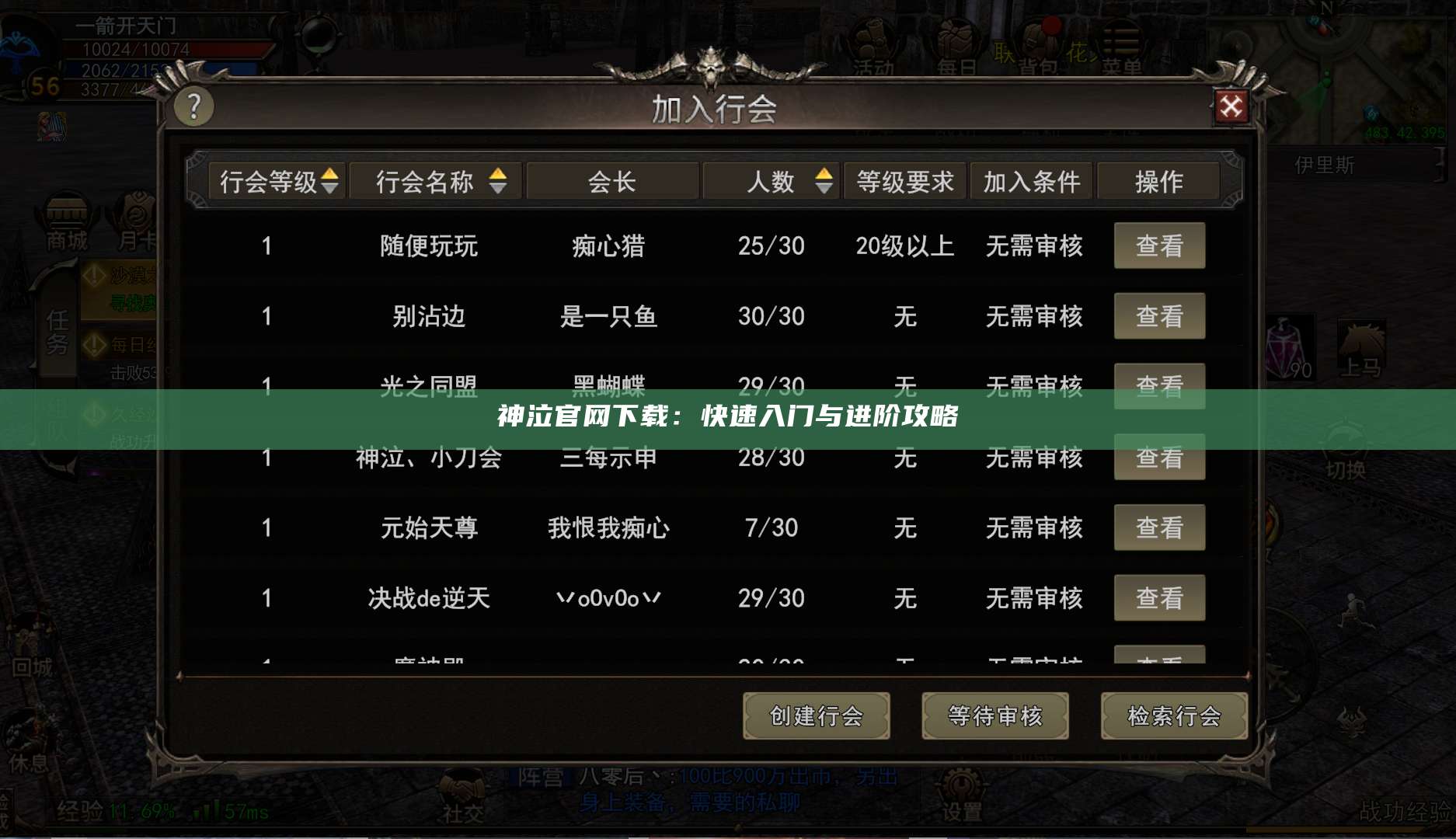Open the 活动 activities icon at top right
Viewport: 1456px width, 839px height.
coord(872,39)
